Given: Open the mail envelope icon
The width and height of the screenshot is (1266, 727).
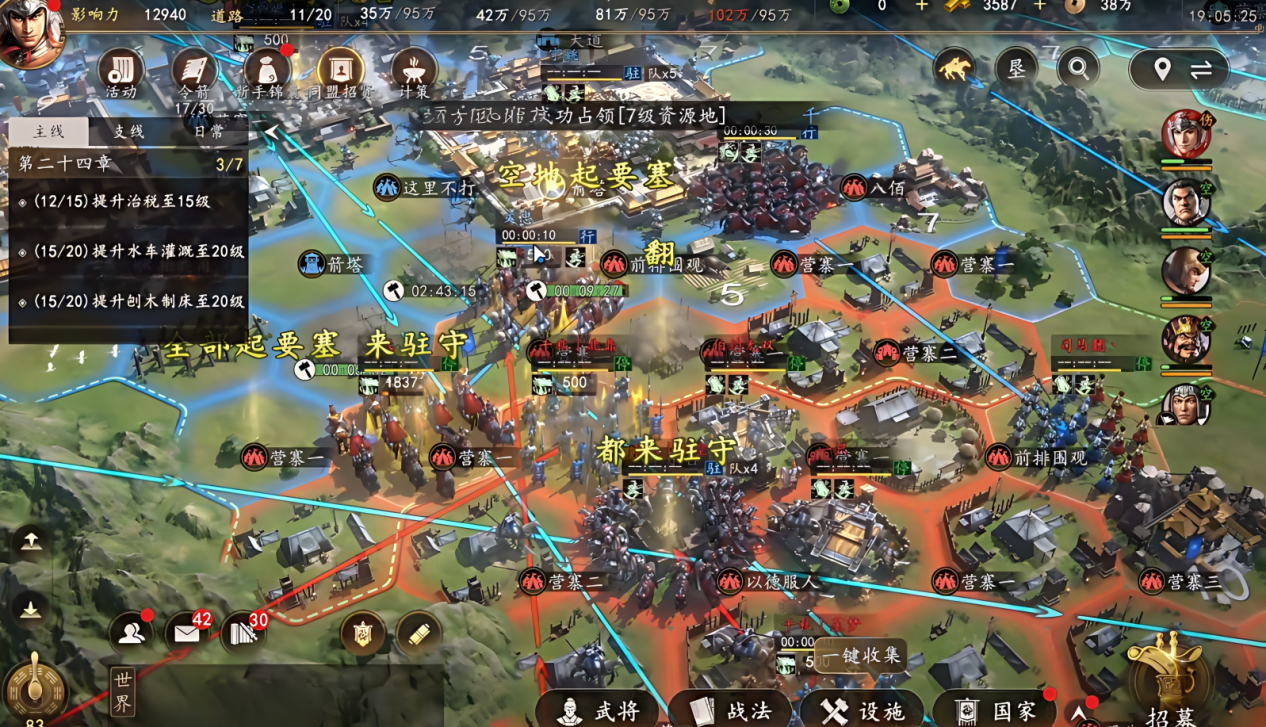Looking at the screenshot, I should pos(187,632).
